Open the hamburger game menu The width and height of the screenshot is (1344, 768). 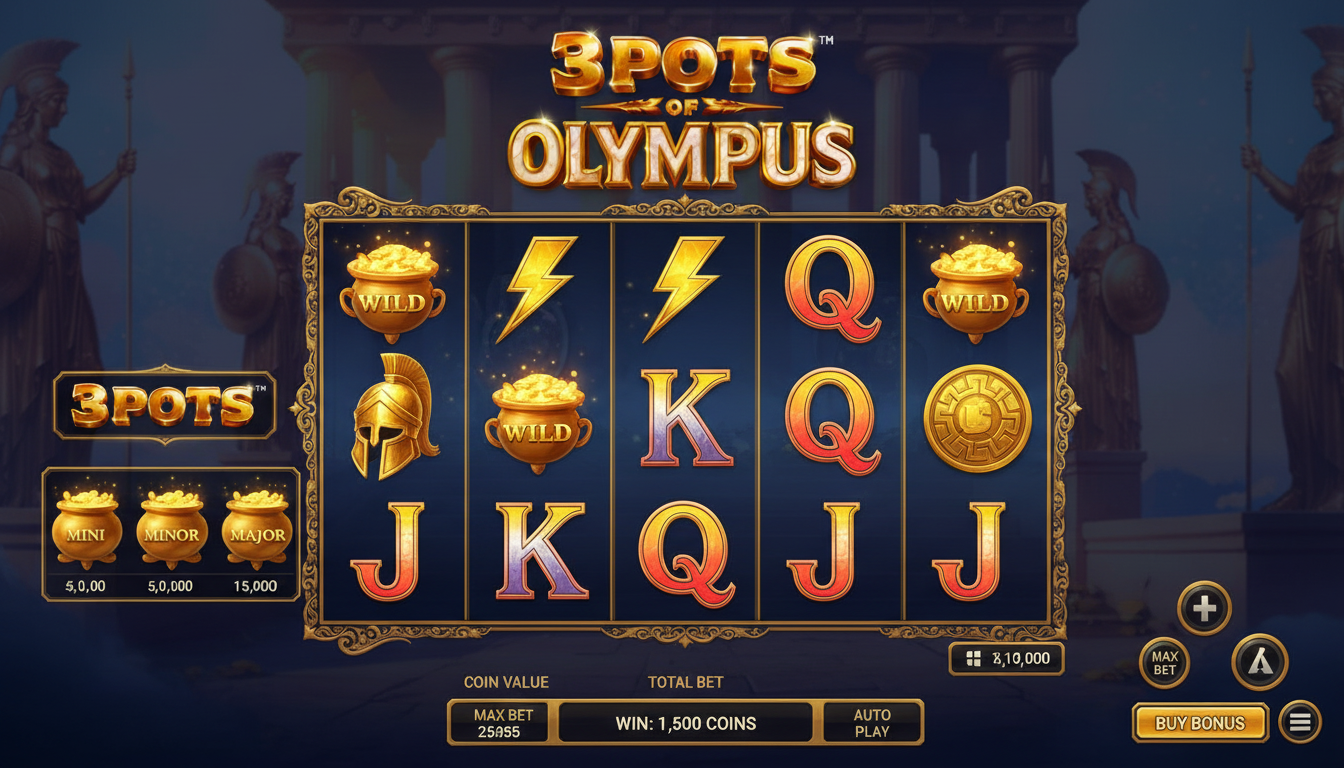[x=1298, y=722]
